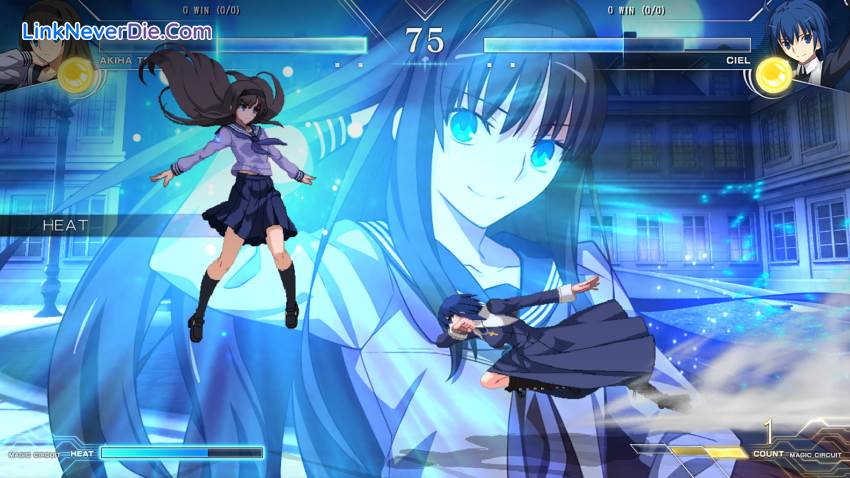Select Ciel's yellow moon icon
This screenshot has width=850, height=478.
point(772,75)
